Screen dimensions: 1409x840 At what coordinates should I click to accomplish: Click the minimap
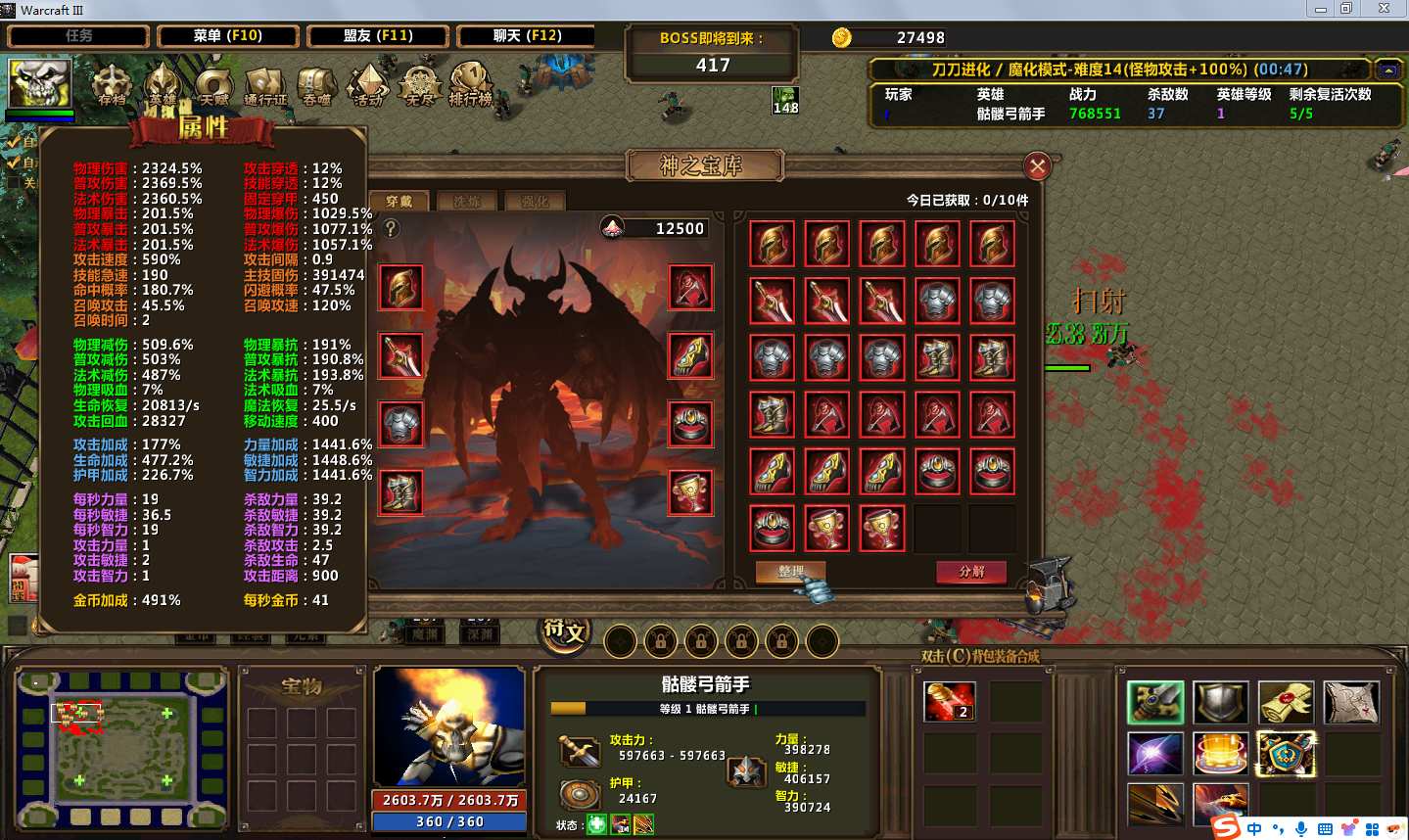click(122, 749)
